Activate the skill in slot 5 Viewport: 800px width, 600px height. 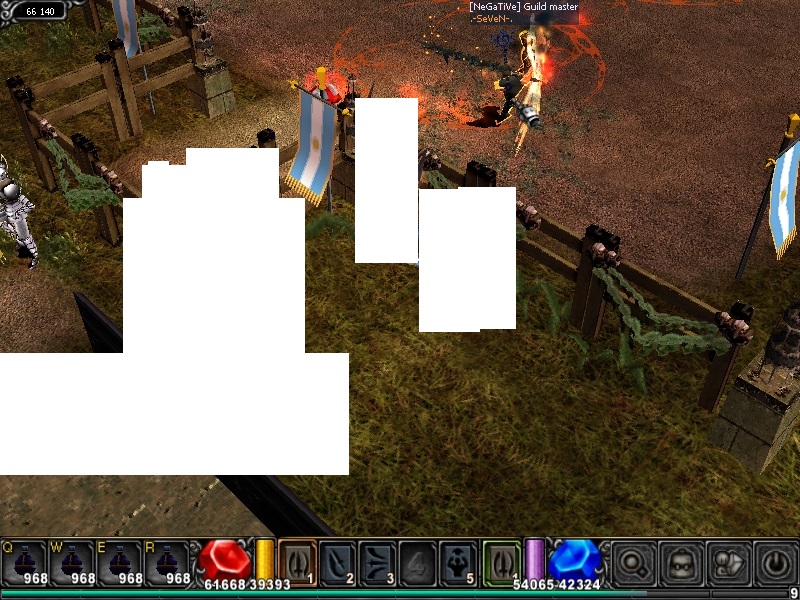[x=457, y=562]
